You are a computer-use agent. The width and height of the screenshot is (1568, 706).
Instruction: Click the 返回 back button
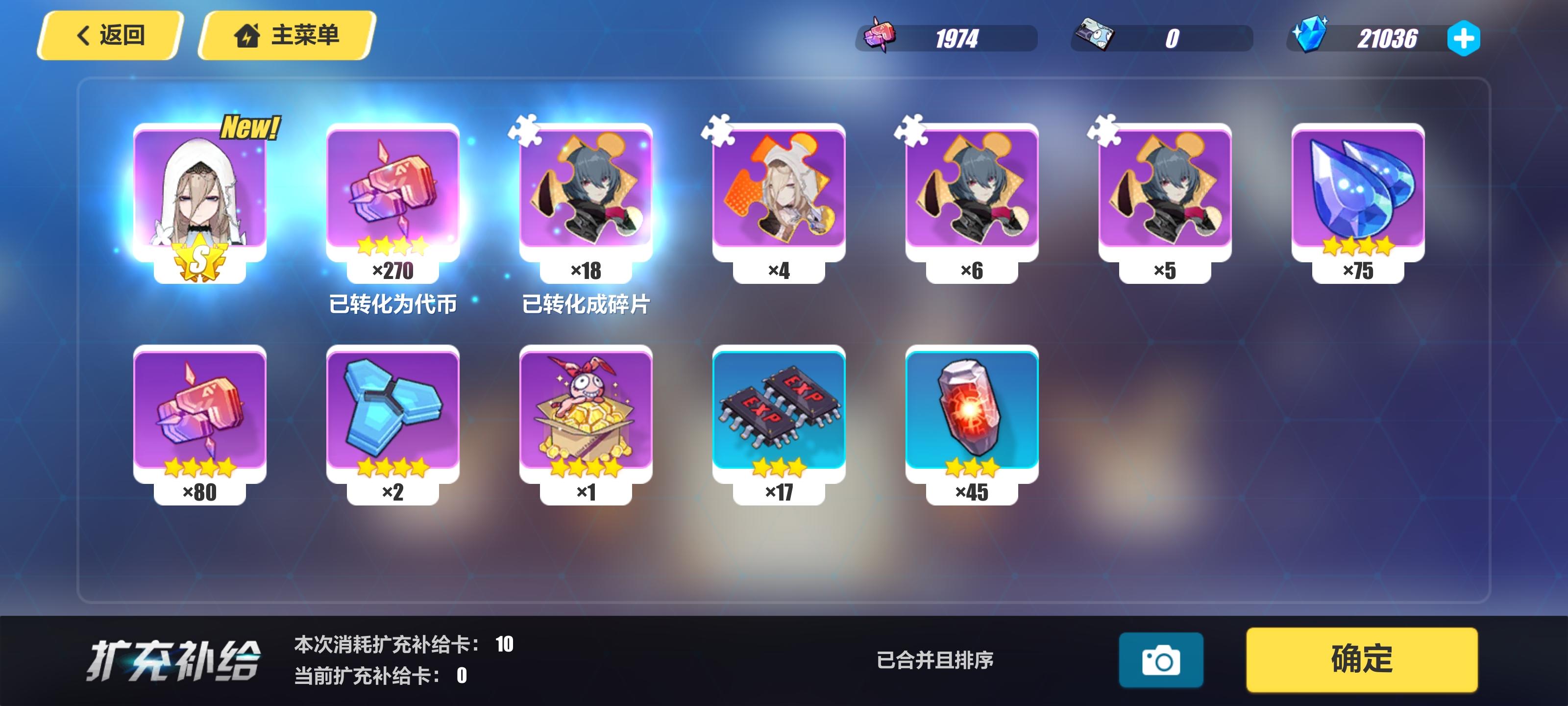[x=110, y=35]
